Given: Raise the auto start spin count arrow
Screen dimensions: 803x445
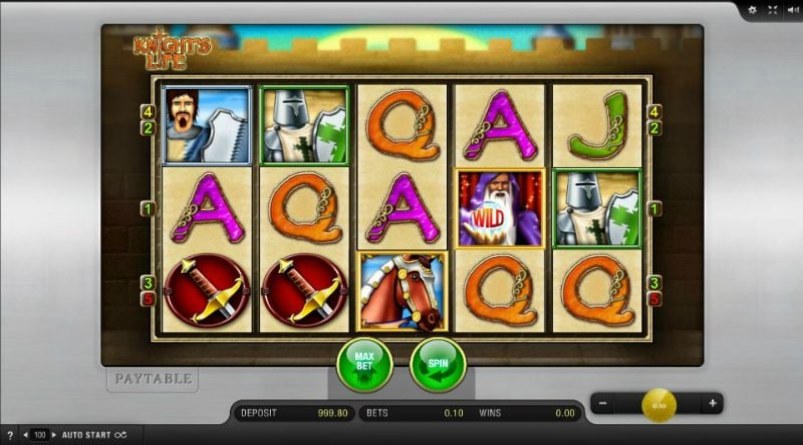Looking at the screenshot, I should coord(54,436).
